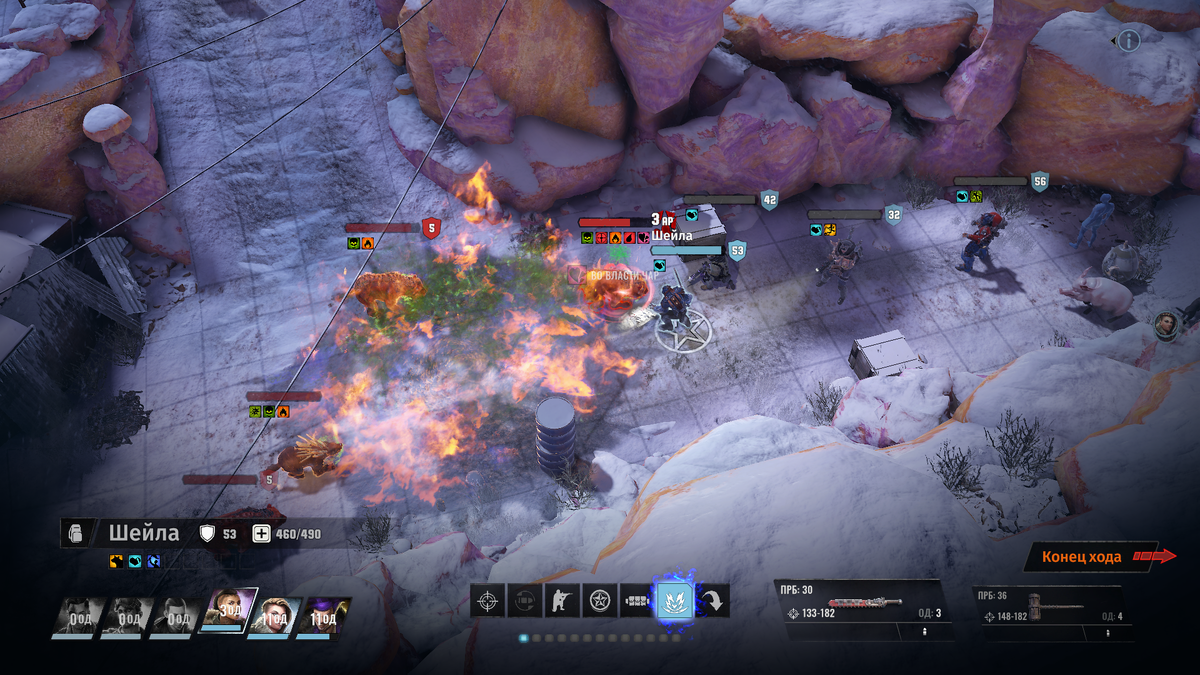Activate the glowing blue highlighted skill

(675, 600)
